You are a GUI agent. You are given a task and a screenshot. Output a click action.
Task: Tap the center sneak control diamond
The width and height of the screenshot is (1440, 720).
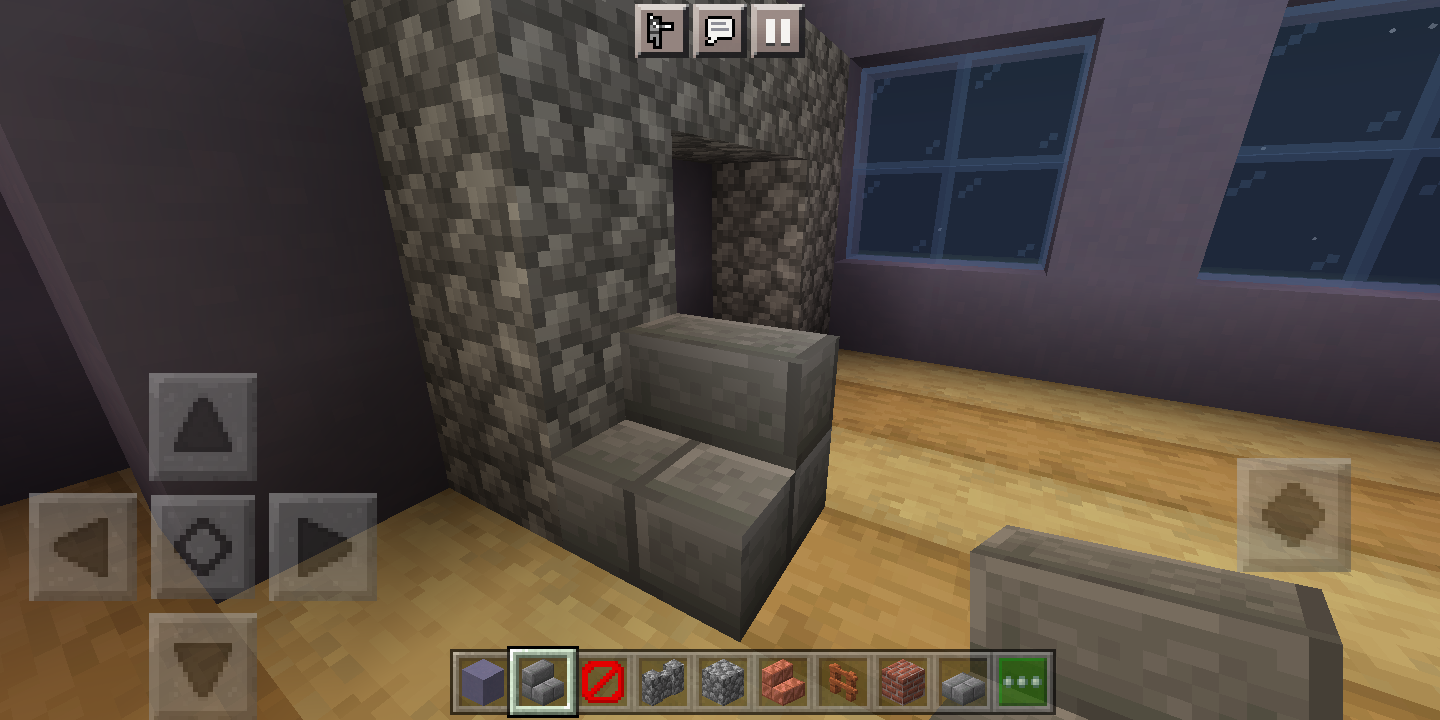point(205,545)
